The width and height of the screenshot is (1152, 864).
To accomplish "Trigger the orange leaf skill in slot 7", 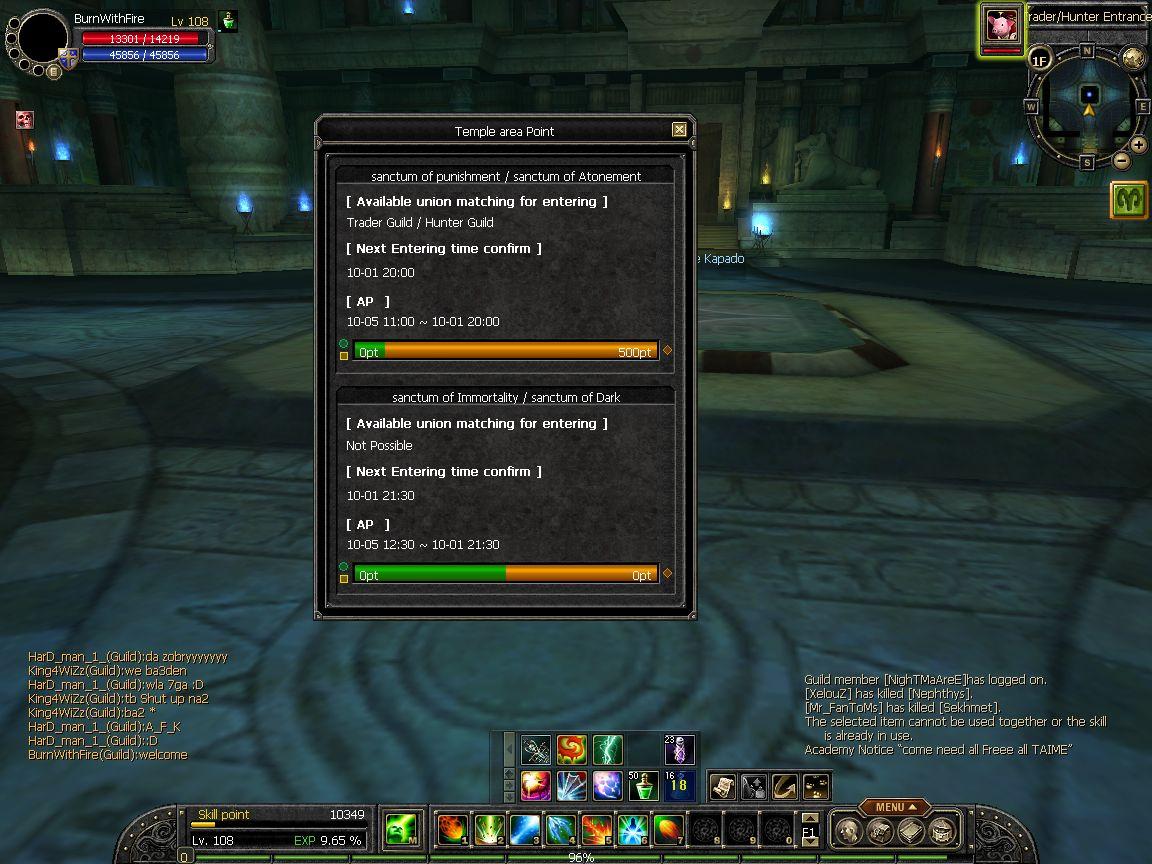I will (x=668, y=829).
